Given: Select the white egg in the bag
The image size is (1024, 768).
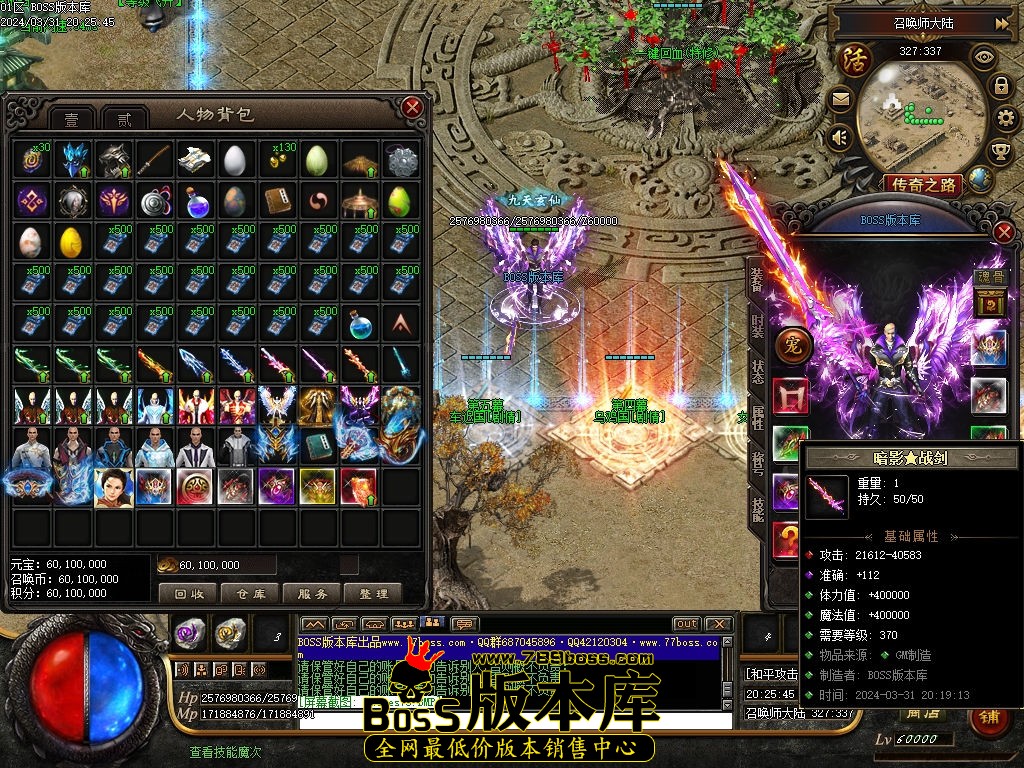Looking at the screenshot, I should [x=233, y=160].
